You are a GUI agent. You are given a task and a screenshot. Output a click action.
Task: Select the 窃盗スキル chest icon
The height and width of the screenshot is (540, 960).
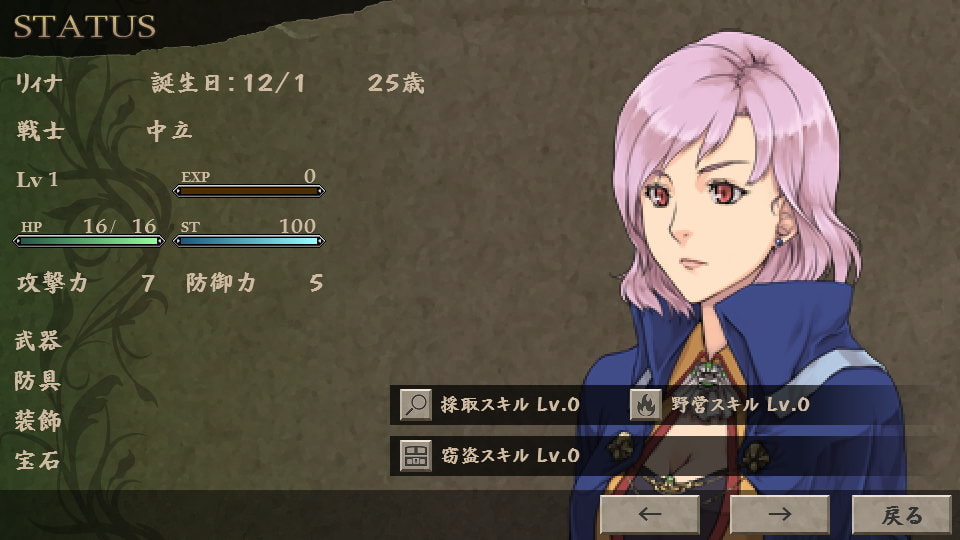coord(416,456)
